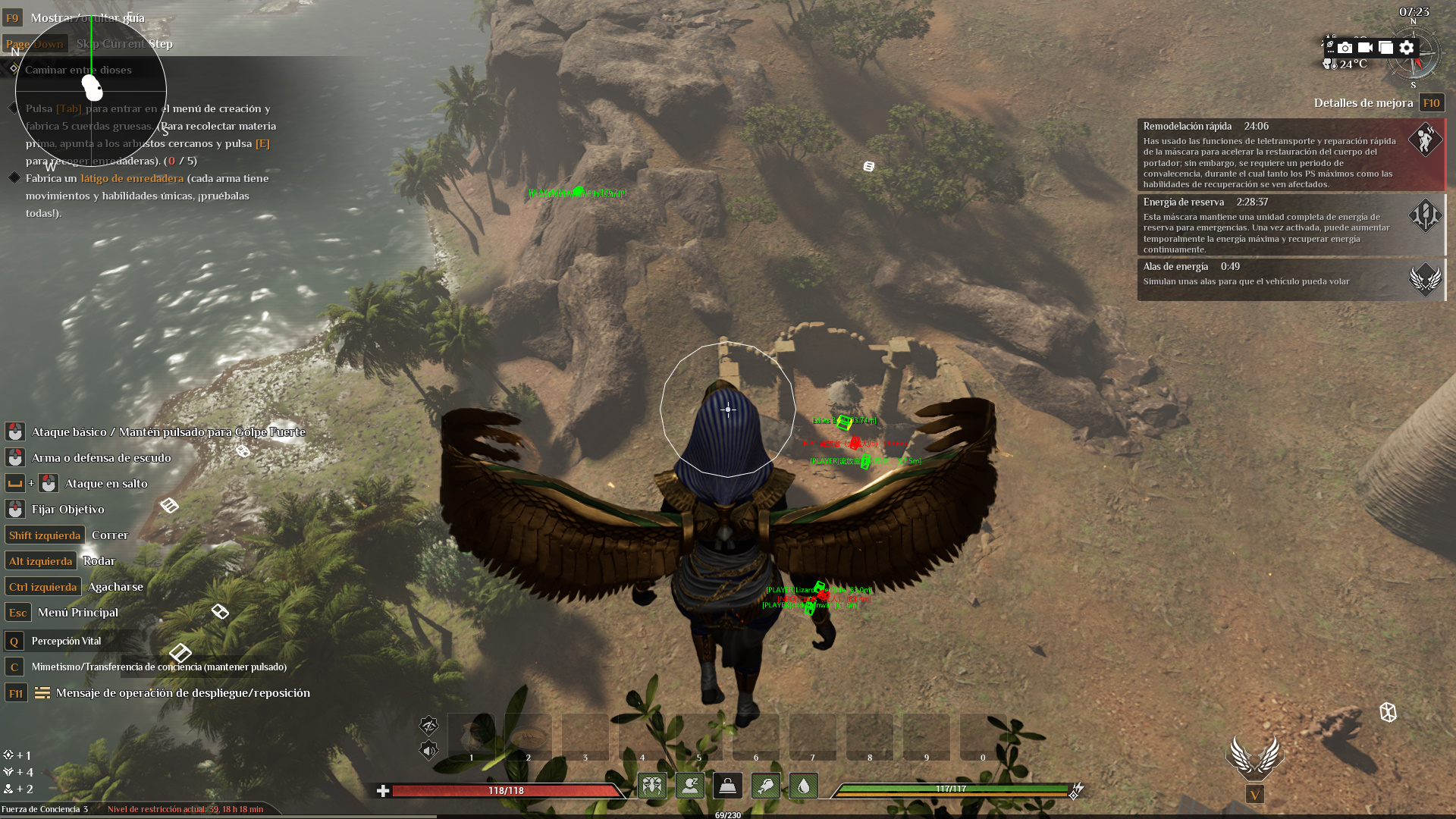Screen dimensions: 1456x819
Task: Click the weight/carry capacity icon in the status row
Action: 726,786
